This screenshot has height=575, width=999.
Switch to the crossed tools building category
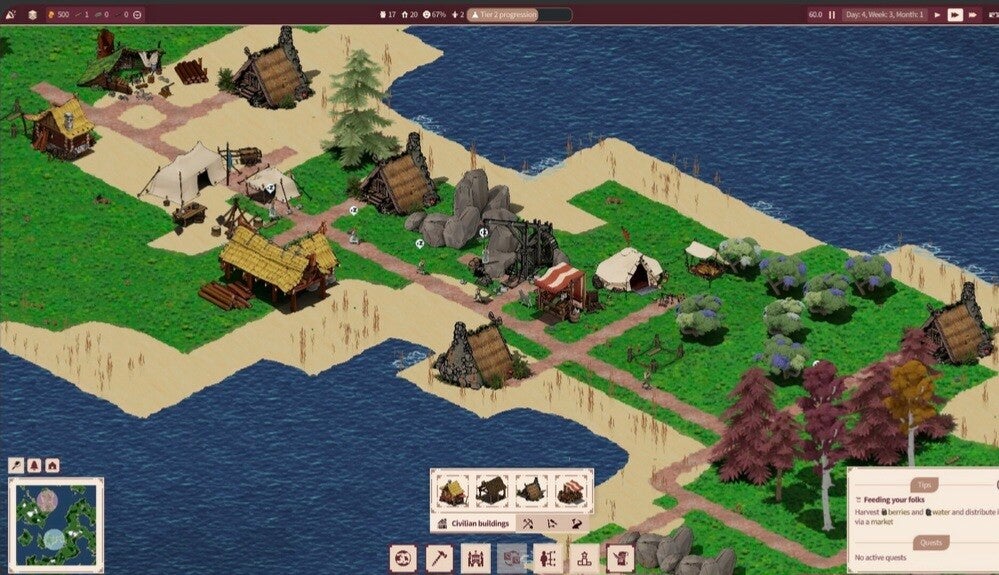[x=527, y=523]
